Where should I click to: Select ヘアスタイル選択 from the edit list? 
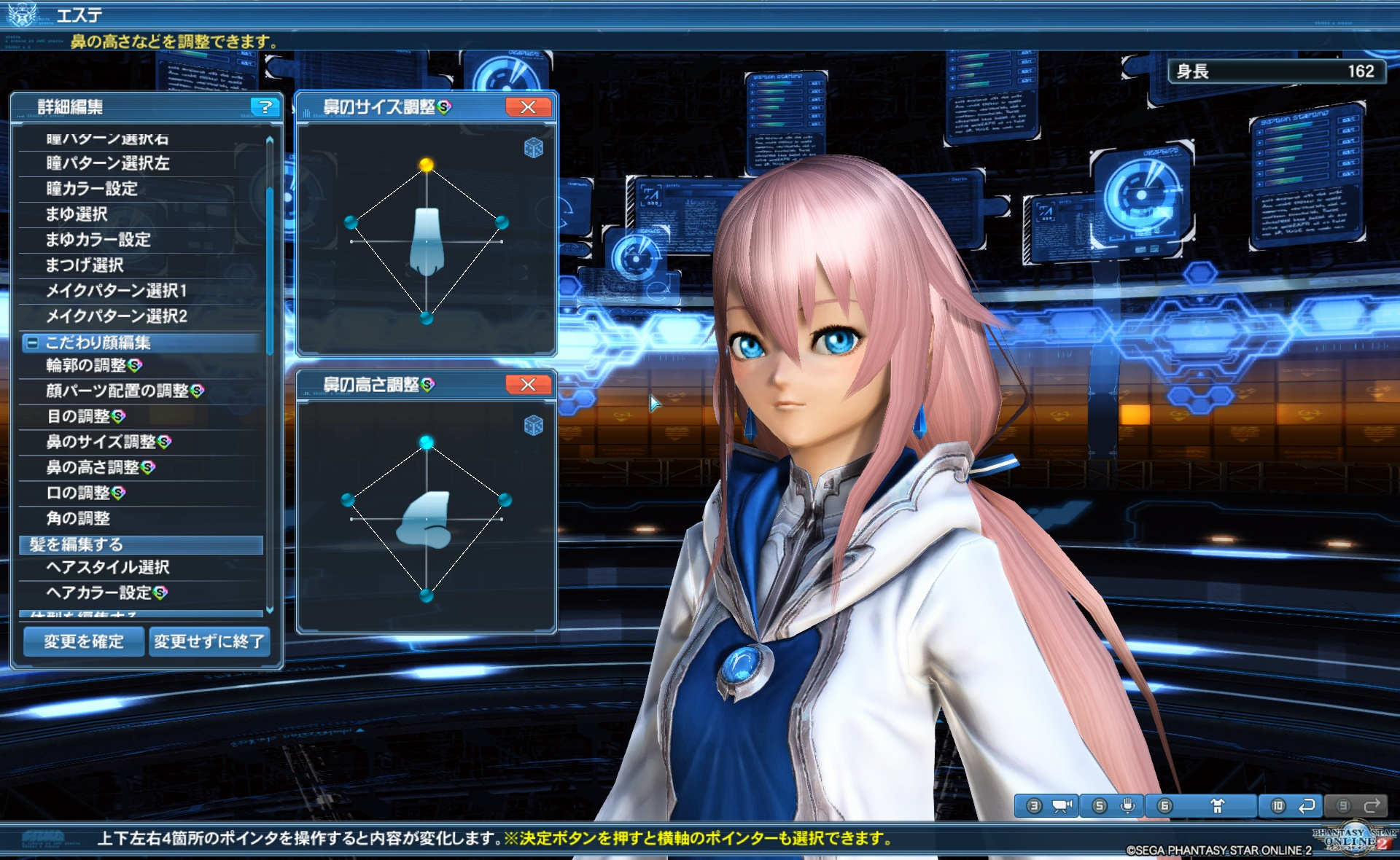pos(109,567)
